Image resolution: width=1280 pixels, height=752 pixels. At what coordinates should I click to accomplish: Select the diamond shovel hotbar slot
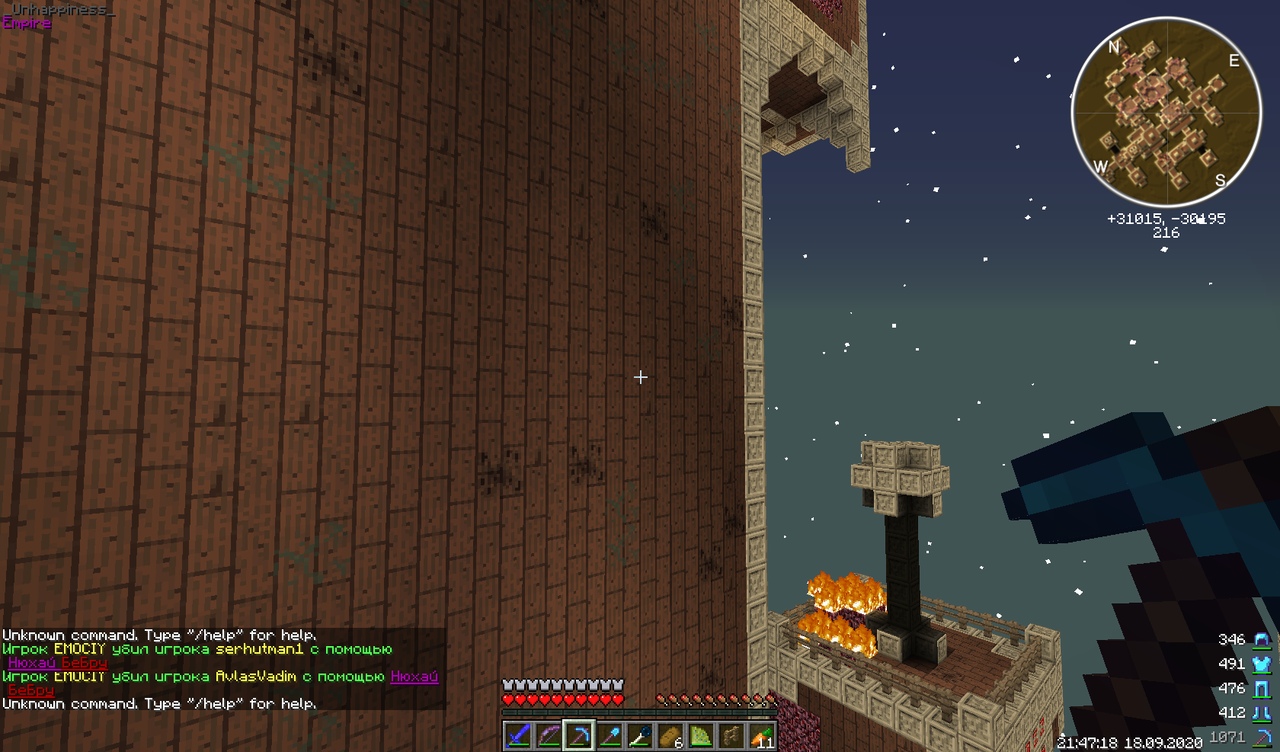pyautogui.click(x=609, y=735)
